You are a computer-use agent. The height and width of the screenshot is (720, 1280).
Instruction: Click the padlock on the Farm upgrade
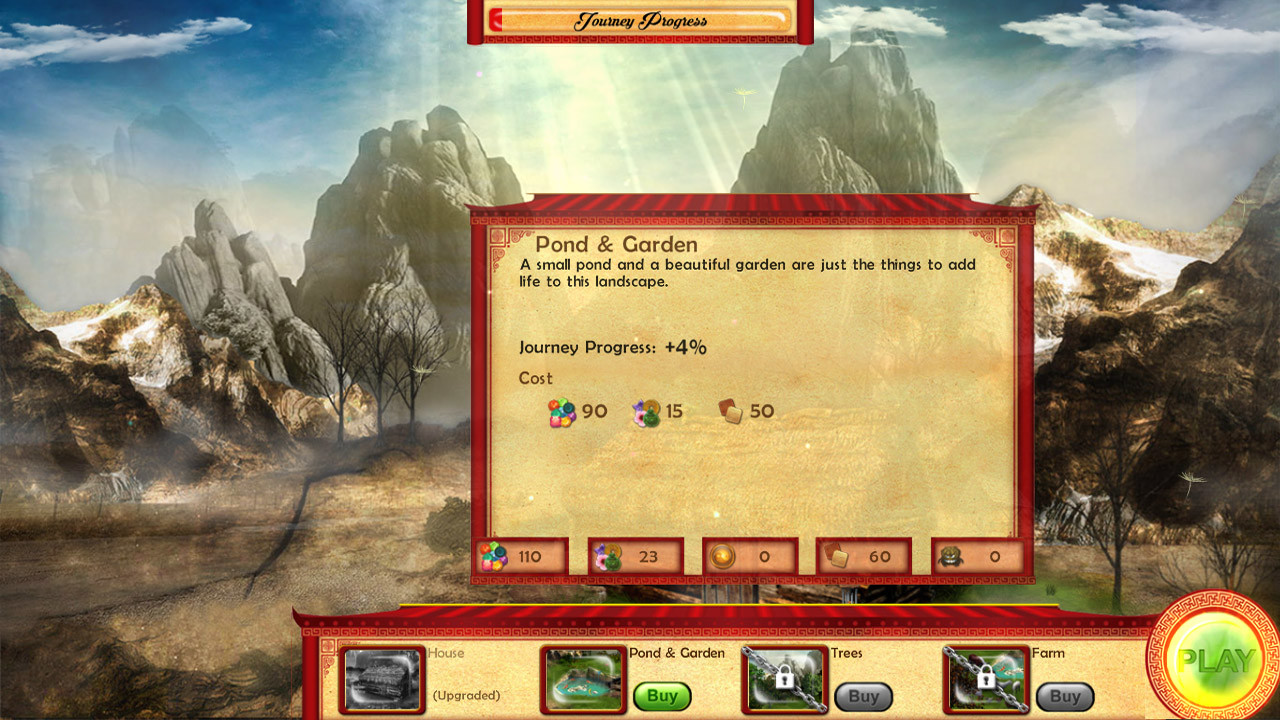click(x=986, y=676)
